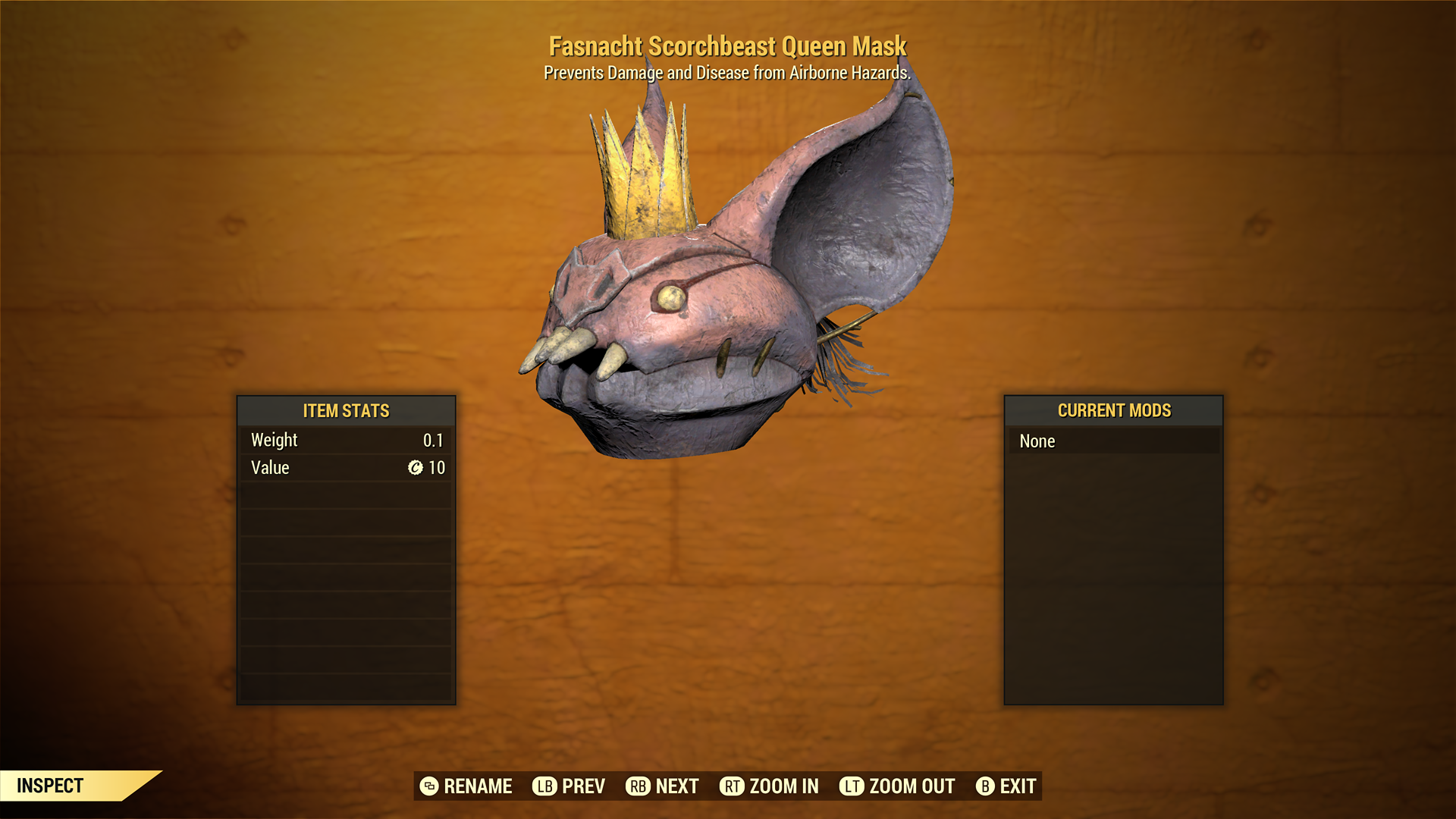
Task: Click the caps currency icon beside Value
Action: pos(414,468)
